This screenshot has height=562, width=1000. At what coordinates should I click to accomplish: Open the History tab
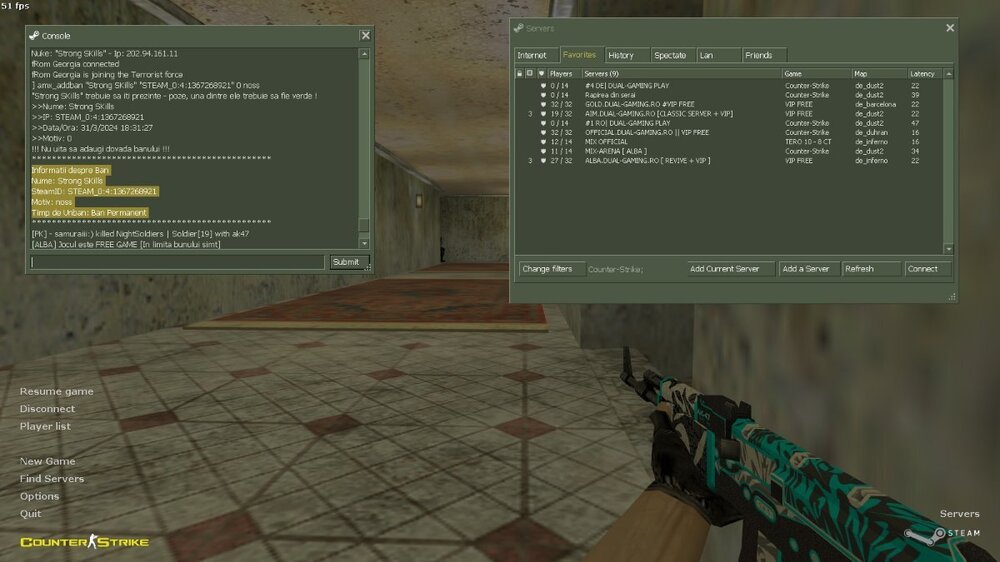tap(620, 55)
